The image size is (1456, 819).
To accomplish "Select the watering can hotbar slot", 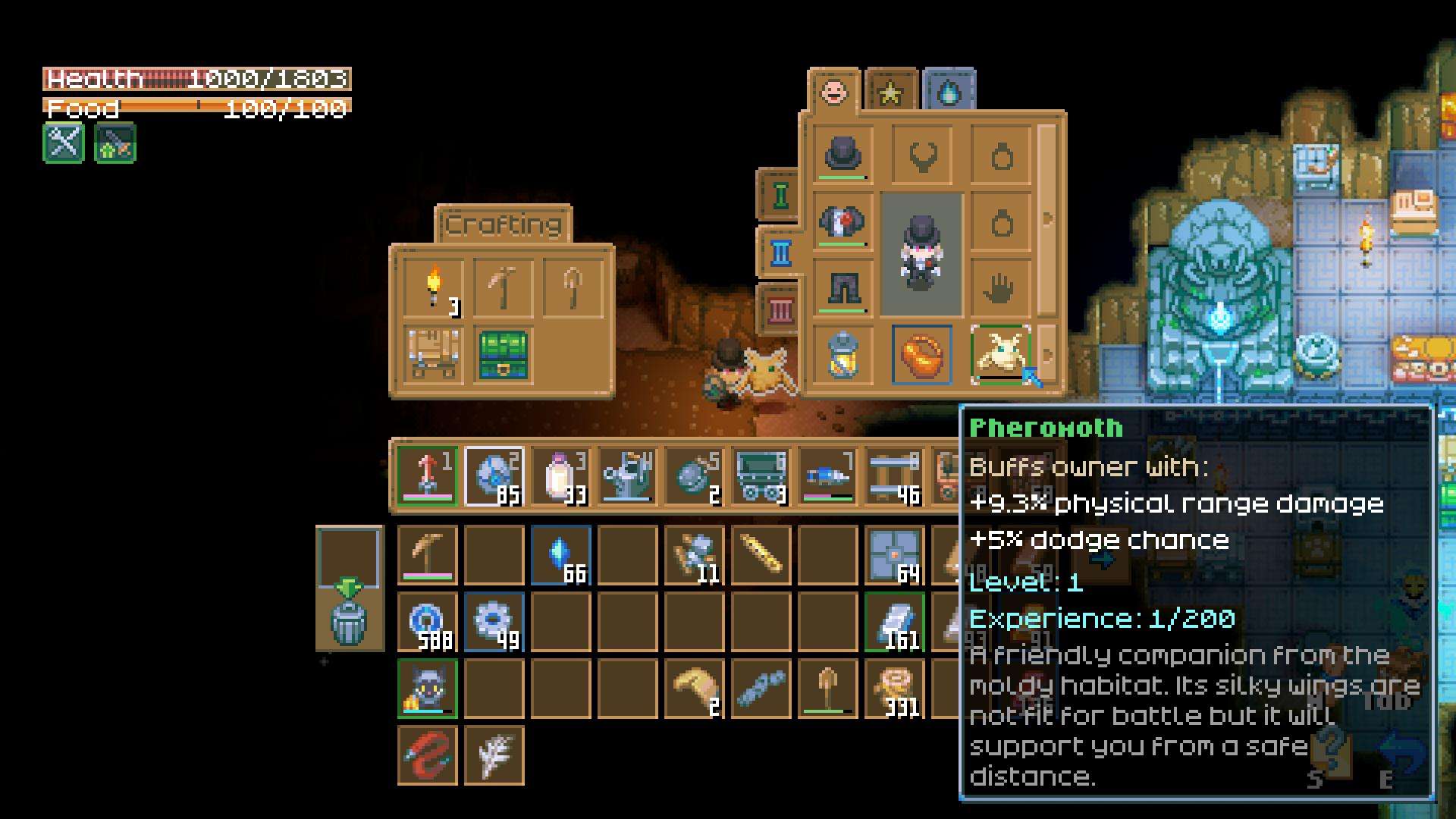I will click(x=627, y=476).
